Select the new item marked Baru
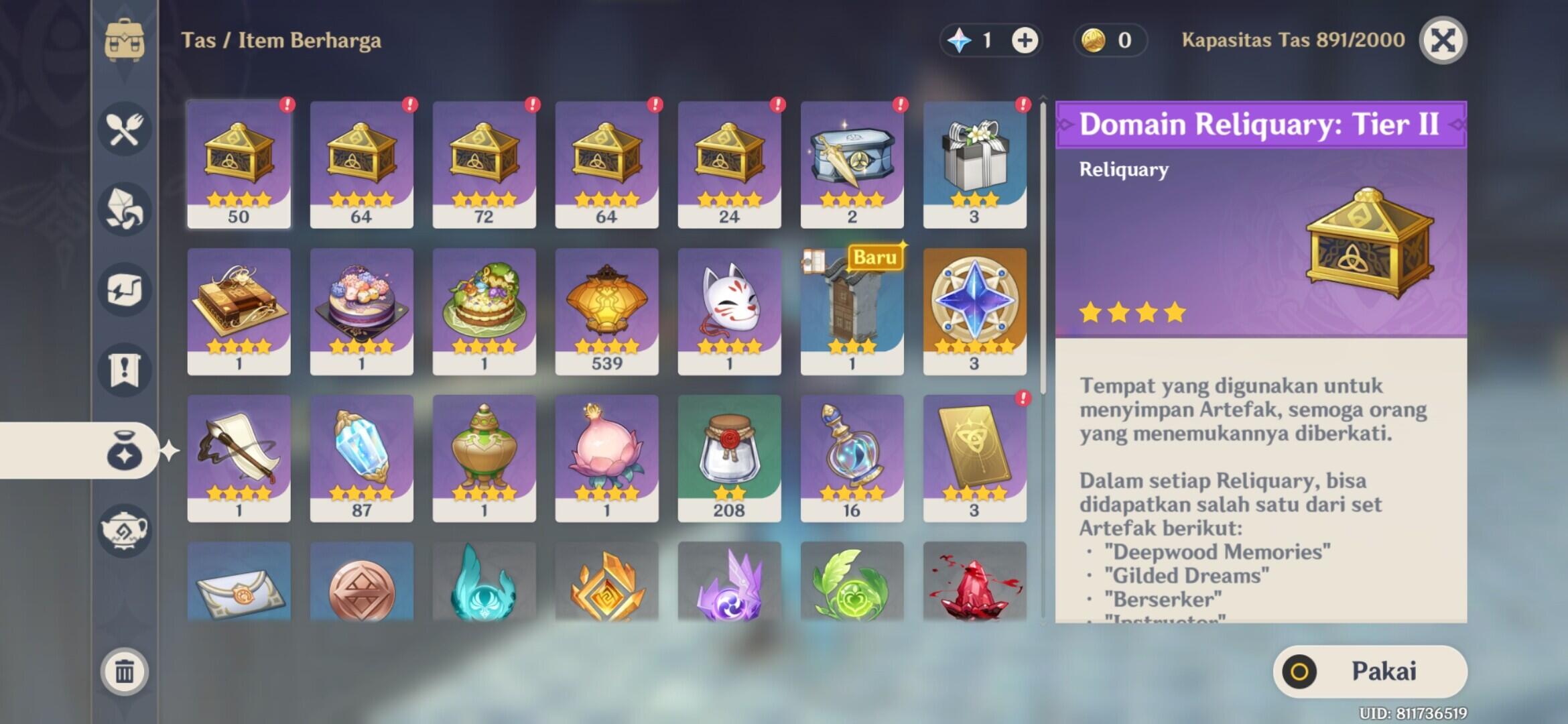 click(x=852, y=311)
